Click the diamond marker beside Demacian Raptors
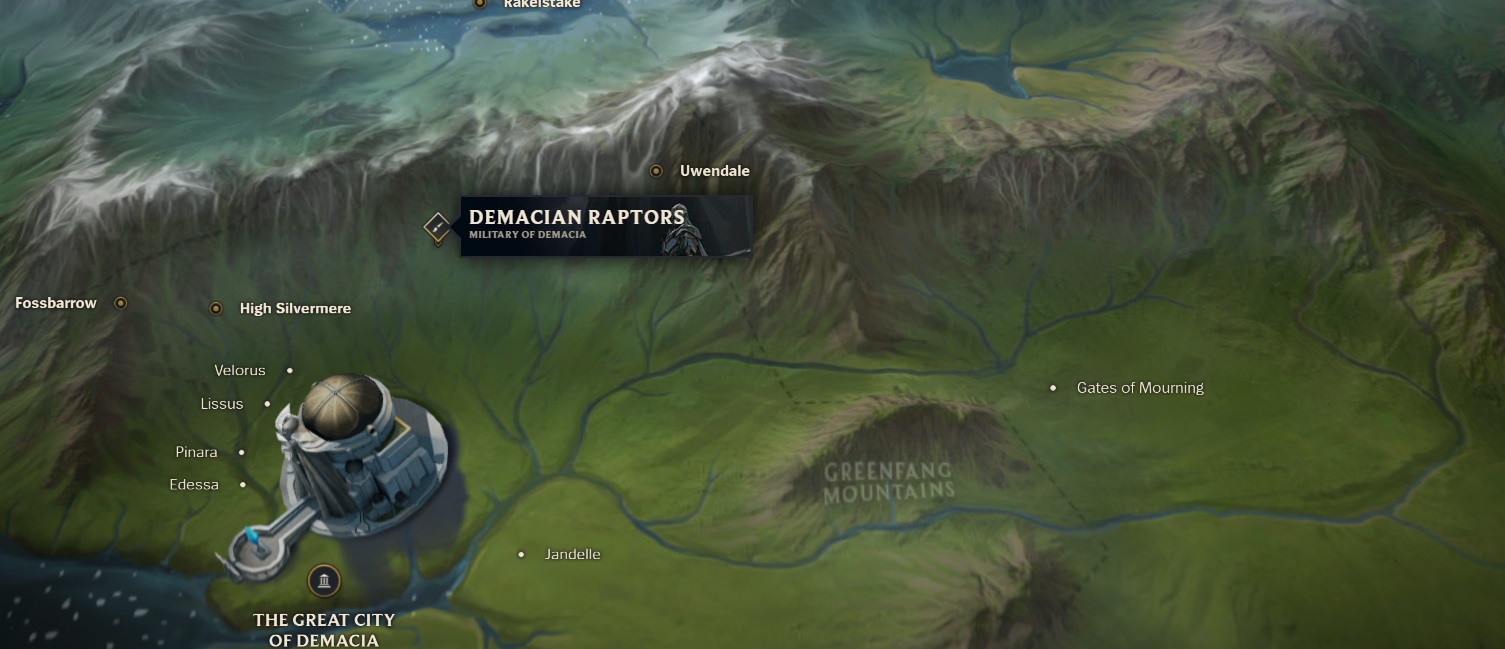This screenshot has width=1505, height=649. pos(437,227)
